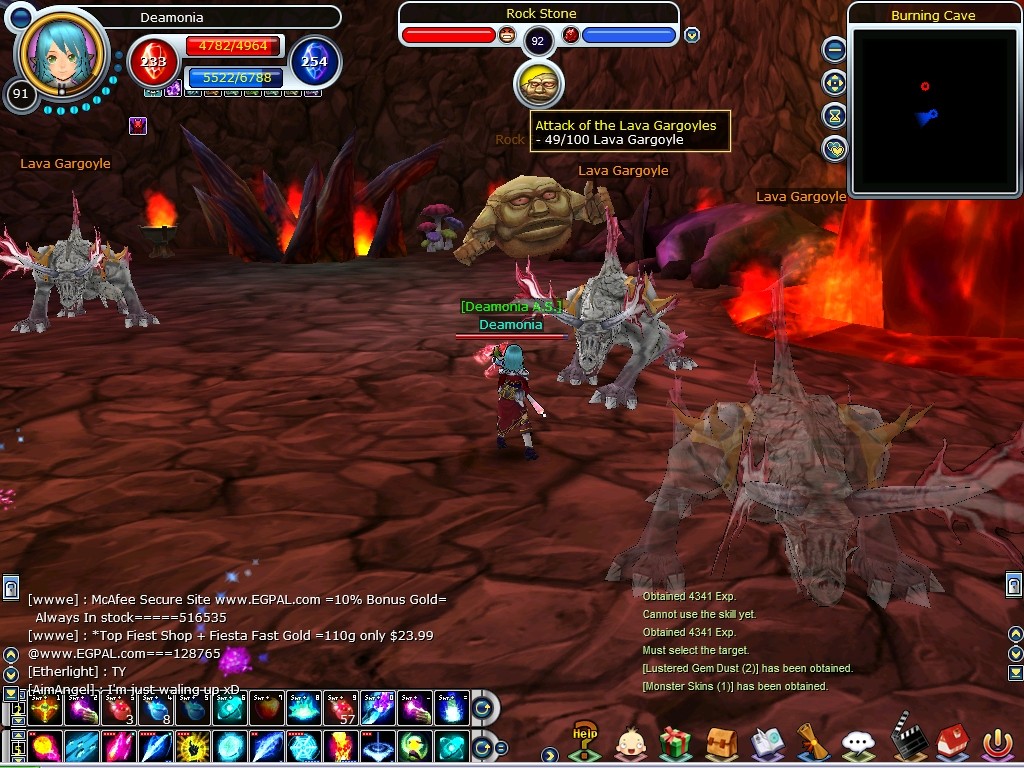Use the red potion with 57 count
This screenshot has width=1024, height=768.
(x=342, y=709)
